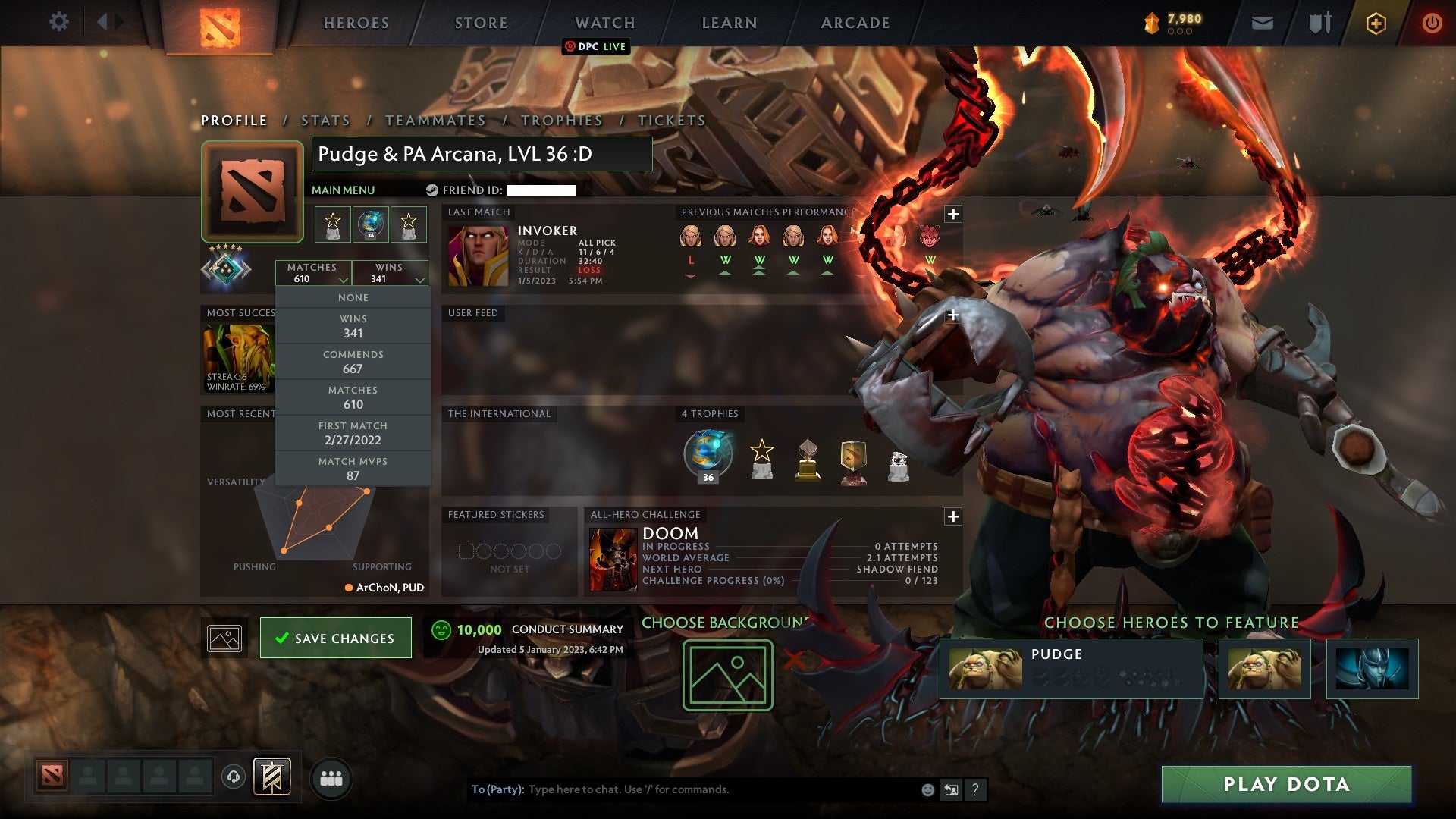Expand Previous Matches Performance with the plus button
The height and width of the screenshot is (819, 1456).
pos(952,214)
